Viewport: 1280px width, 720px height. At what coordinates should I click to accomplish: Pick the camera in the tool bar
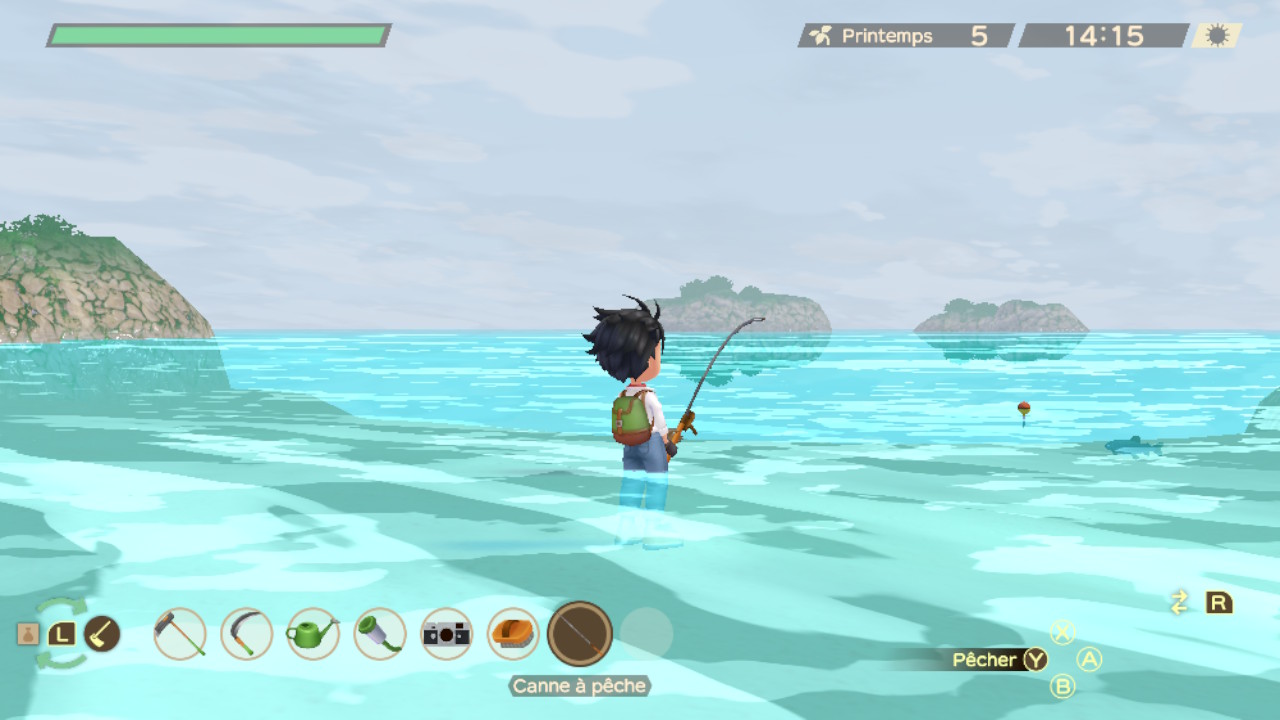pos(446,633)
